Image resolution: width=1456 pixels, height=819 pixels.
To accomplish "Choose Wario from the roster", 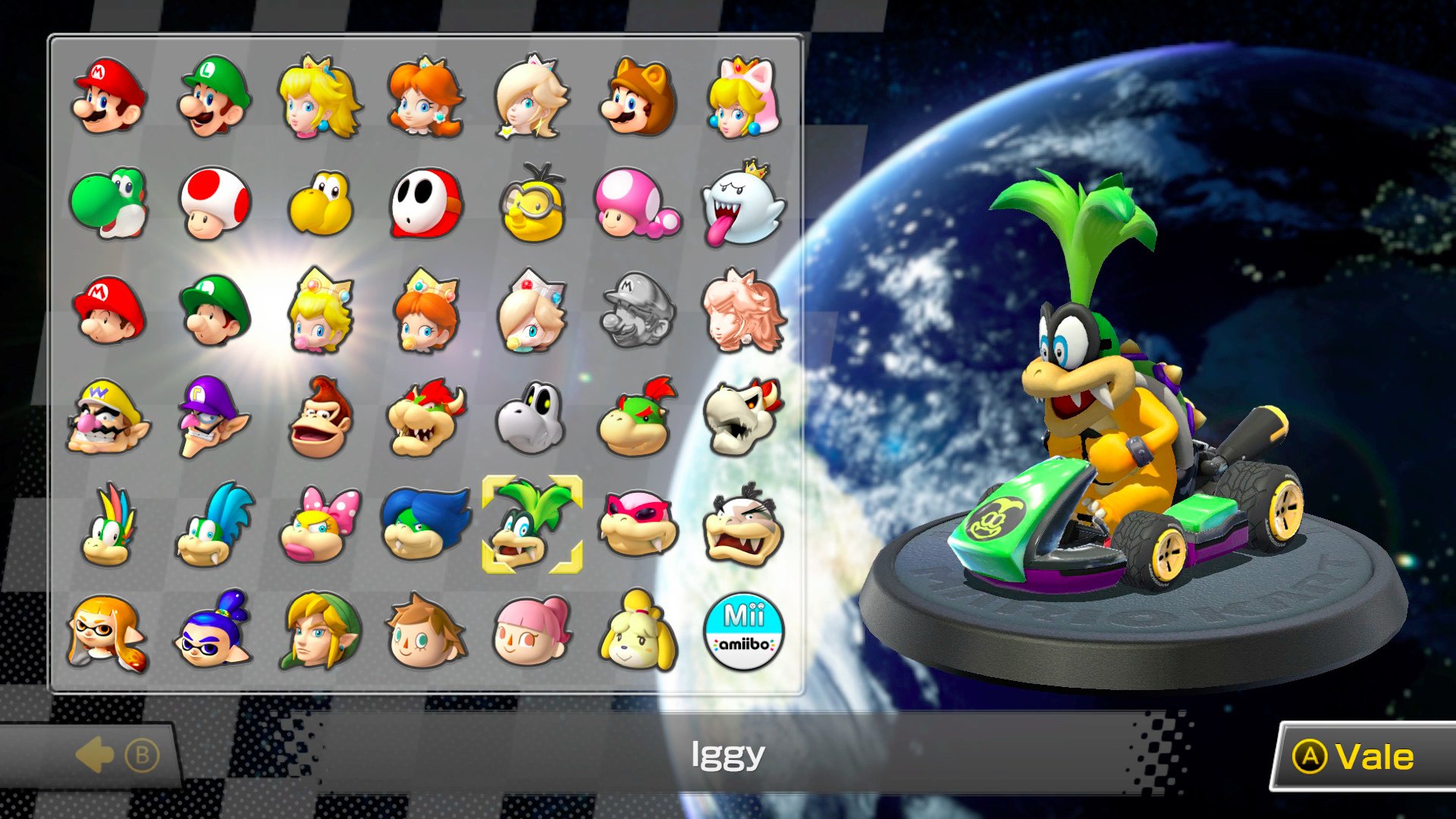I will (x=108, y=417).
